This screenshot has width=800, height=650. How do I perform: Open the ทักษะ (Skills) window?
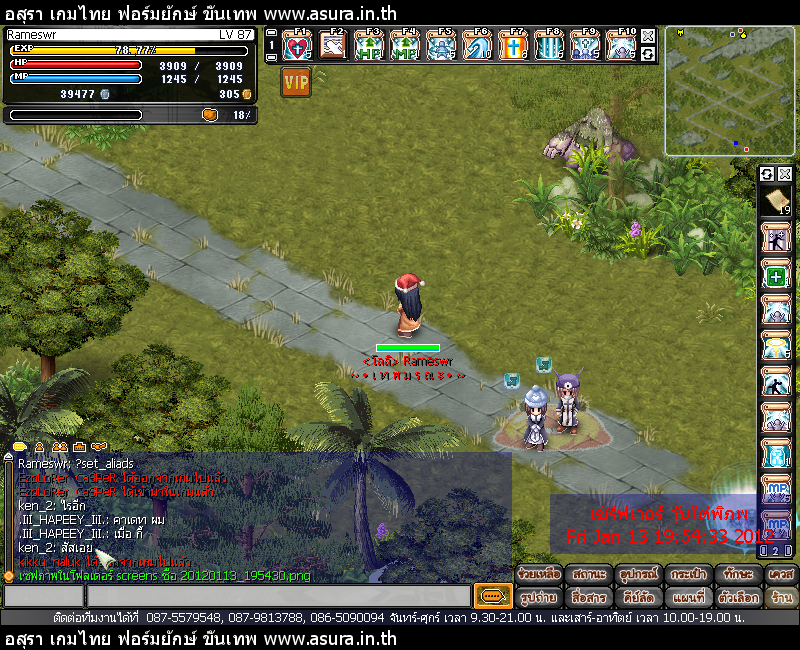[737, 574]
